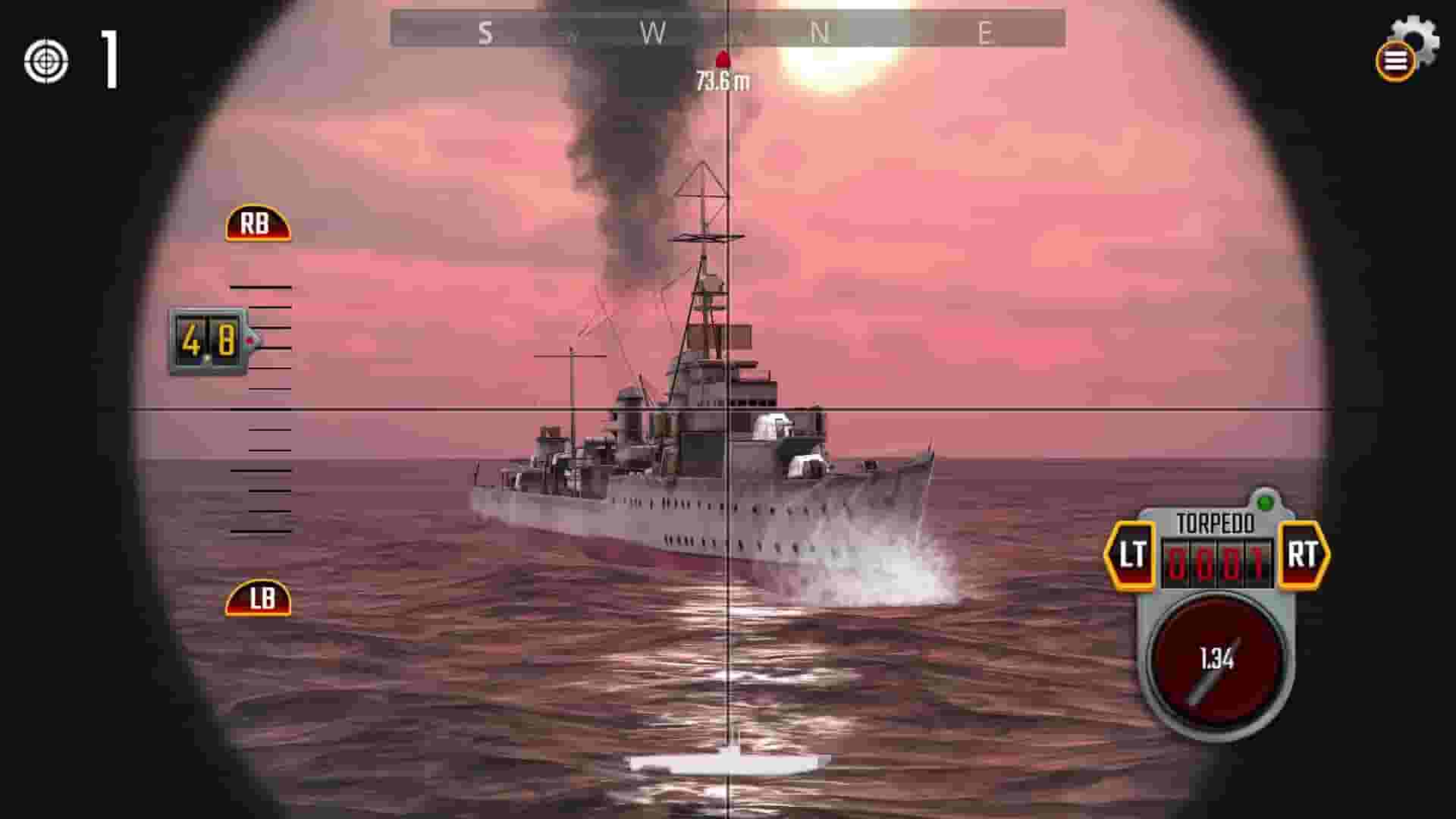Click the crosshair targeting icon top-left

(45, 61)
